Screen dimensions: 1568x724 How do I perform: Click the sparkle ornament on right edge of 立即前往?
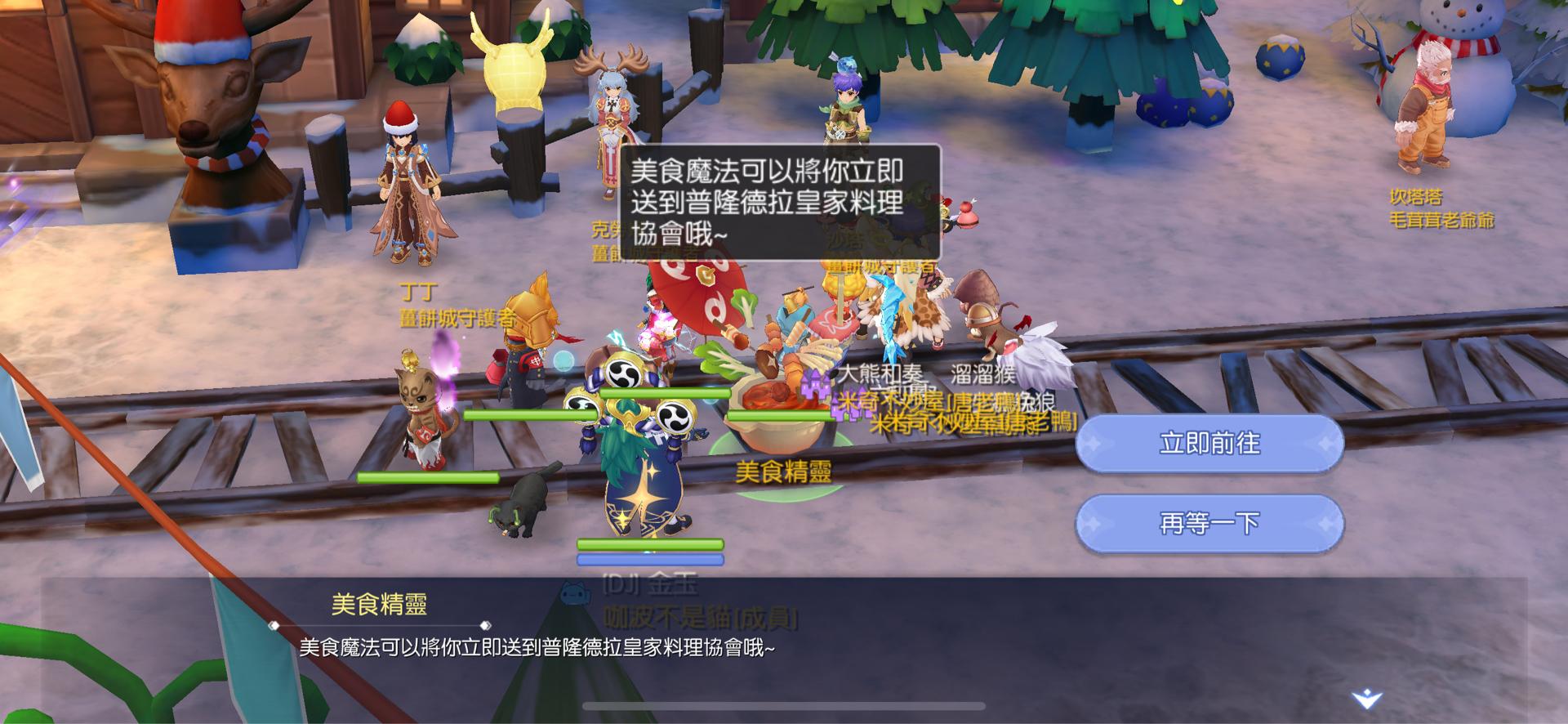(1323, 442)
